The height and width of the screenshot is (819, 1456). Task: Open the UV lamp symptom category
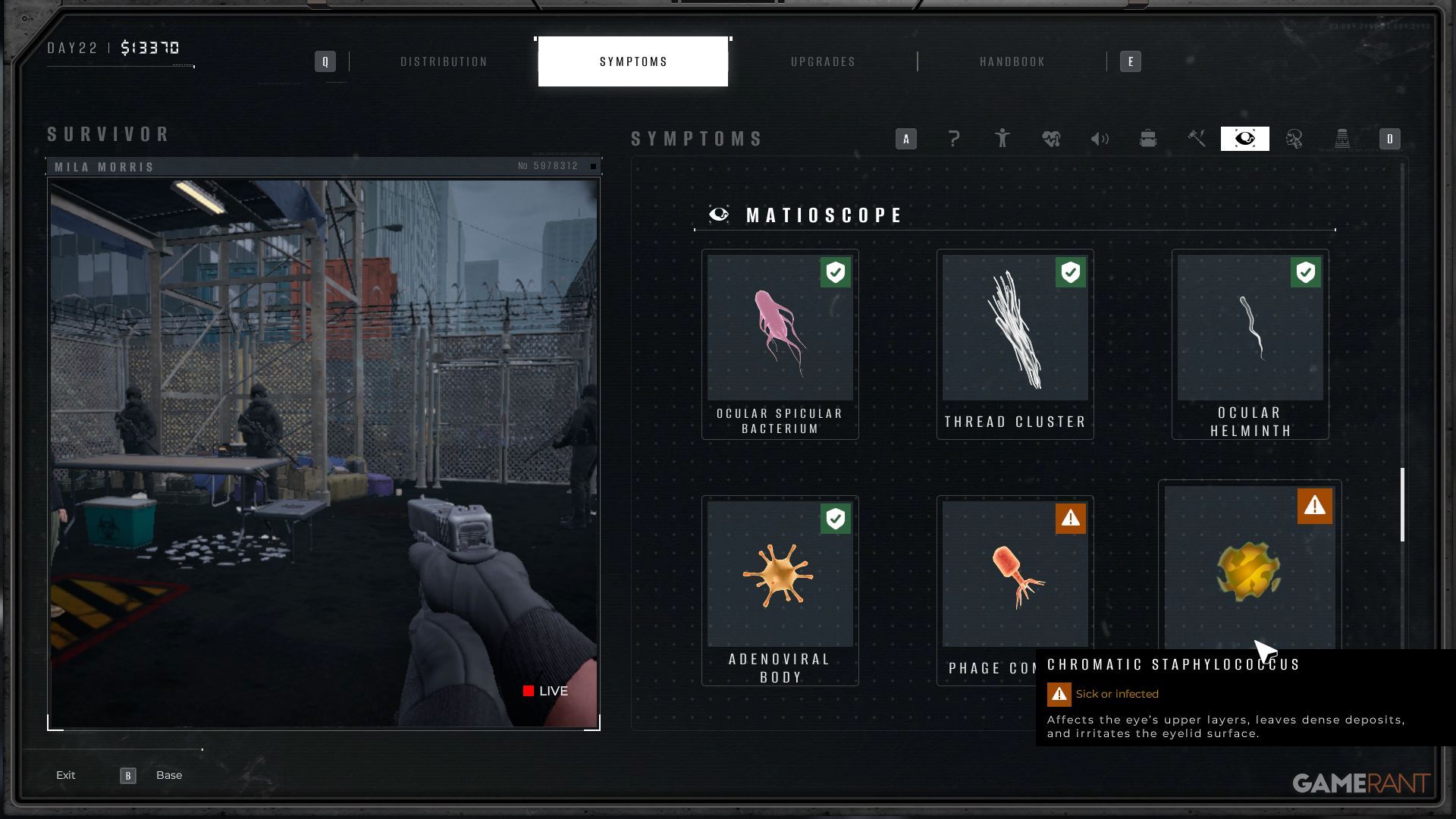point(1342,139)
